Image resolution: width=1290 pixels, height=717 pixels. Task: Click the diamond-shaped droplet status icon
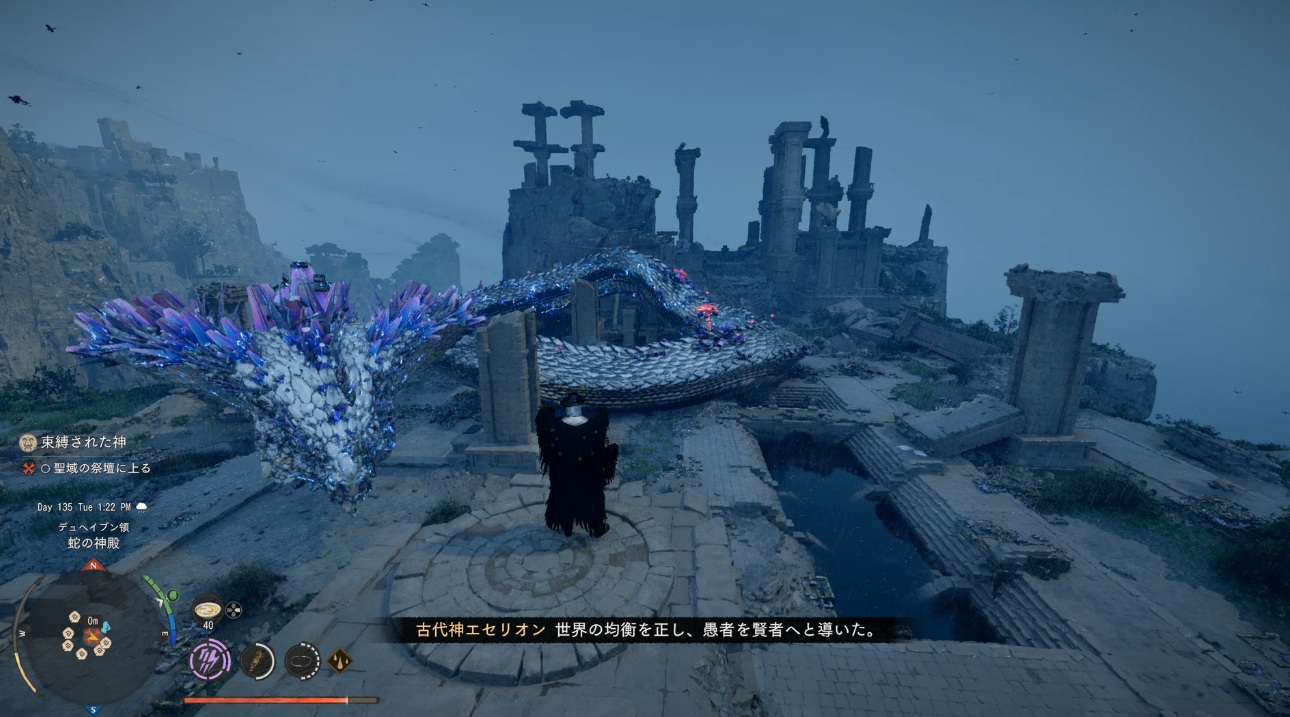pos(340,660)
